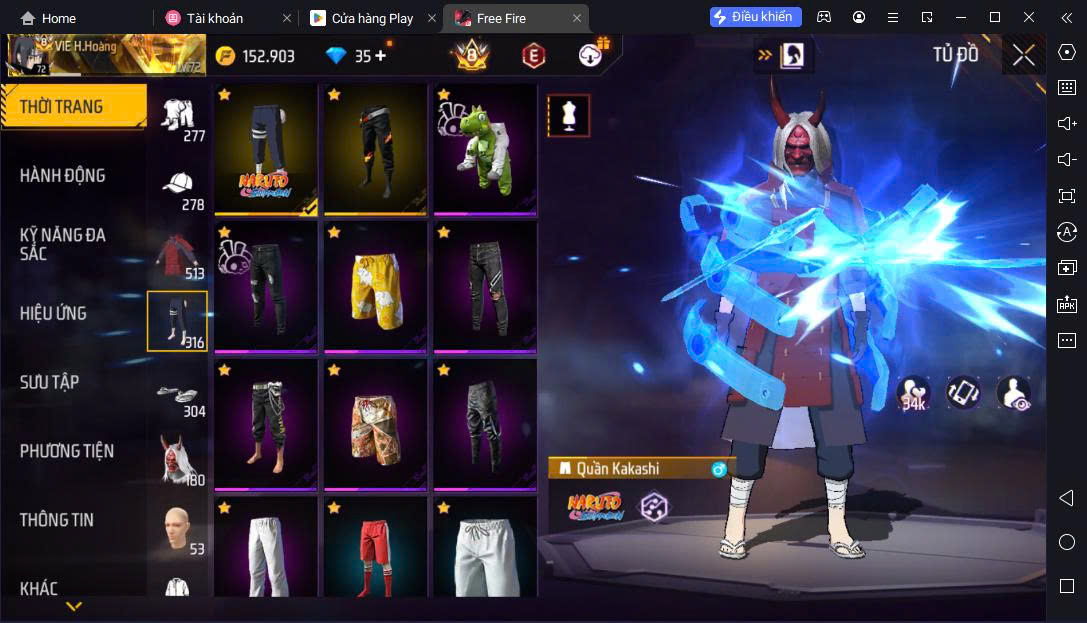Screen dimensions: 1087x623
Task: Switch to the Cửa hàng Play tab
Action: tap(372, 18)
